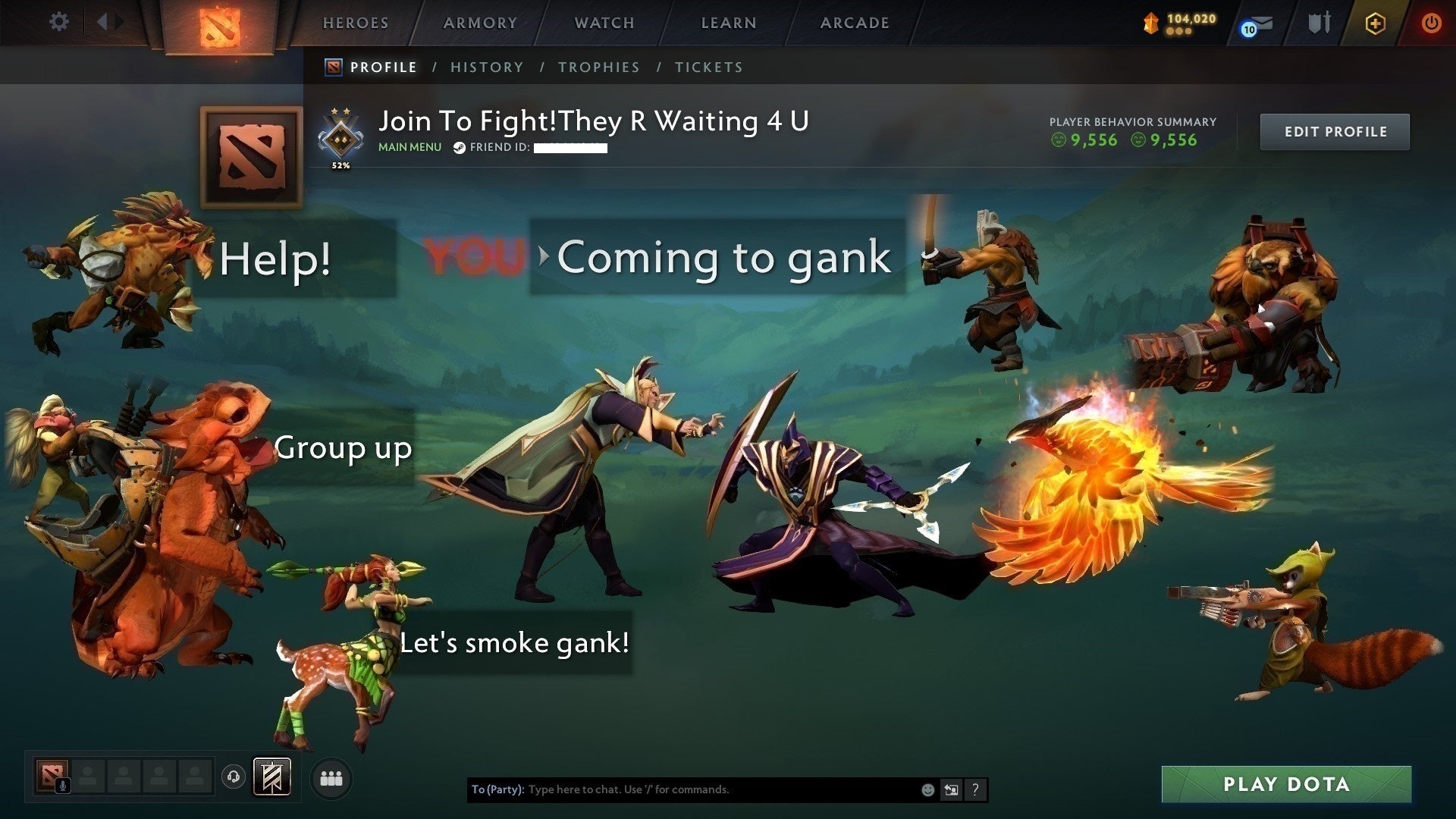1456x819 pixels.
Task: Switch to the TROPHIES tab
Action: pyautogui.click(x=598, y=67)
